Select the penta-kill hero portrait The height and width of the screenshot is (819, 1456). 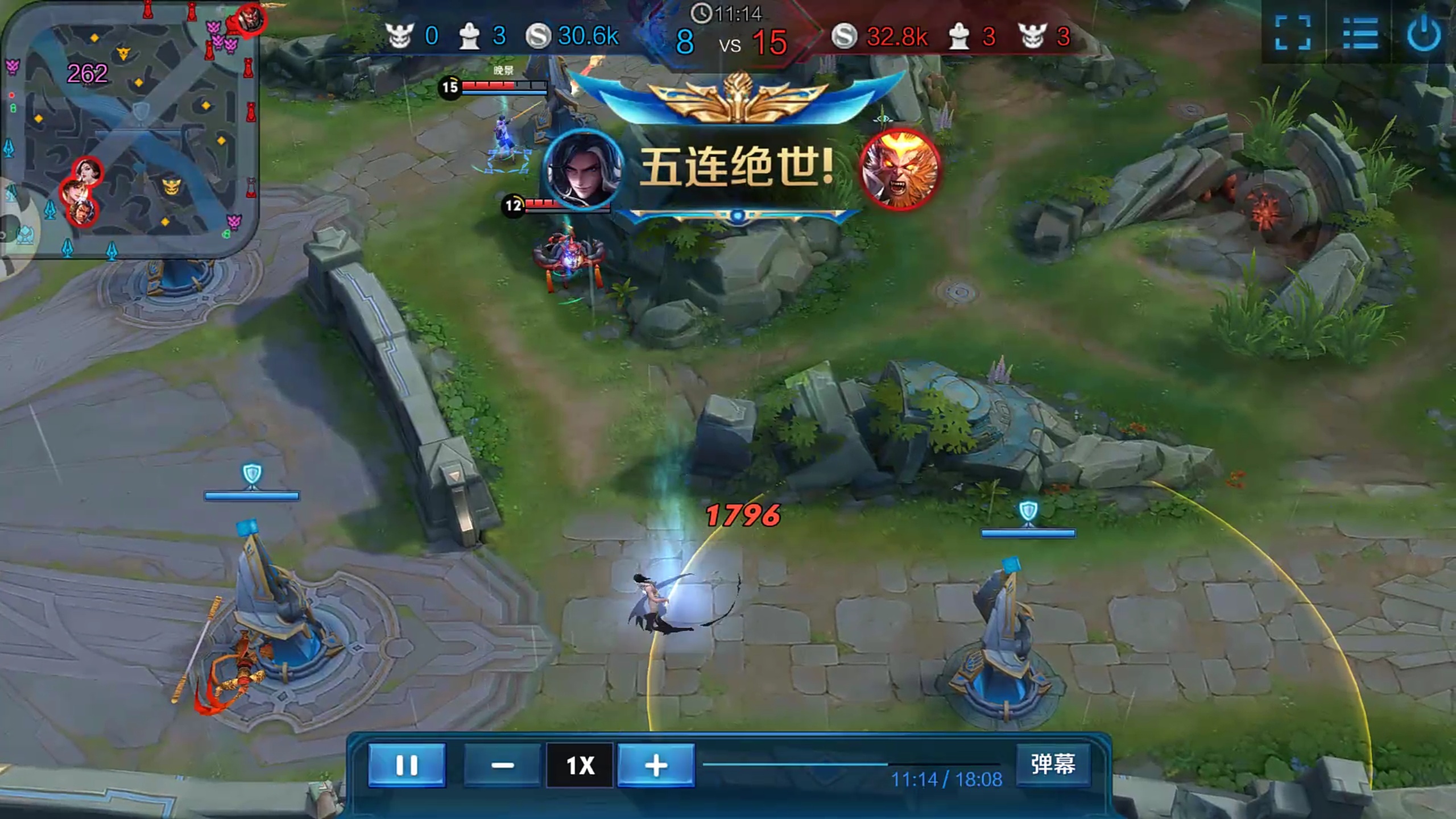click(583, 171)
